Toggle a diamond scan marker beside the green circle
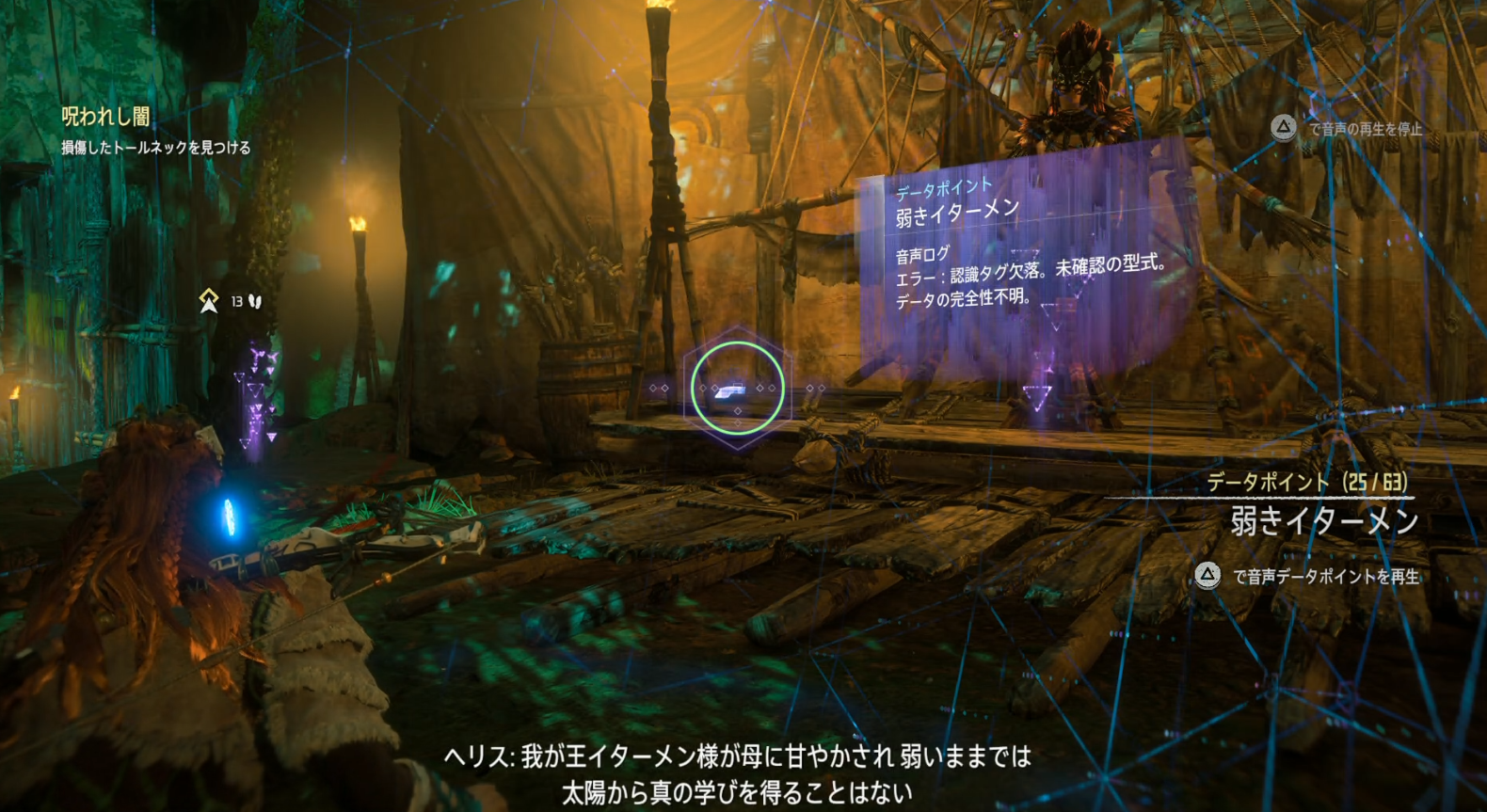The width and height of the screenshot is (1487, 812). (x=811, y=386)
